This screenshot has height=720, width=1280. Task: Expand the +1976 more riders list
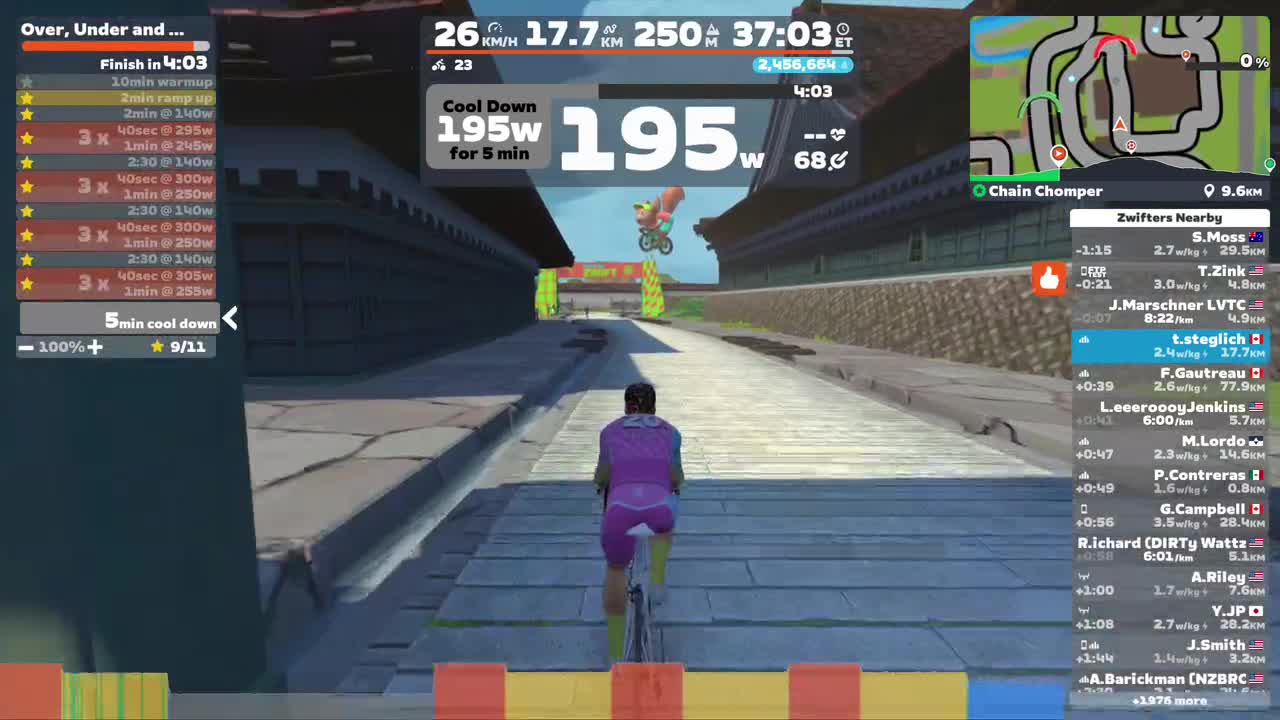coord(1169,701)
